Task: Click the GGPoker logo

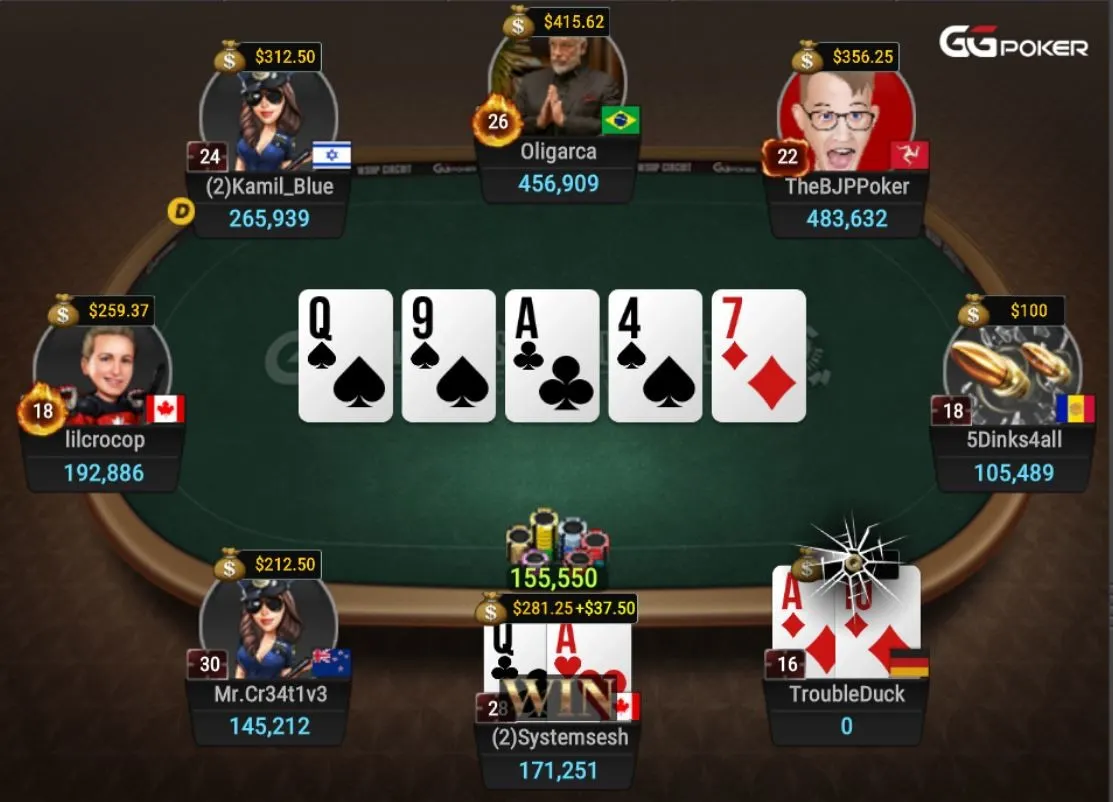Action: point(1013,43)
